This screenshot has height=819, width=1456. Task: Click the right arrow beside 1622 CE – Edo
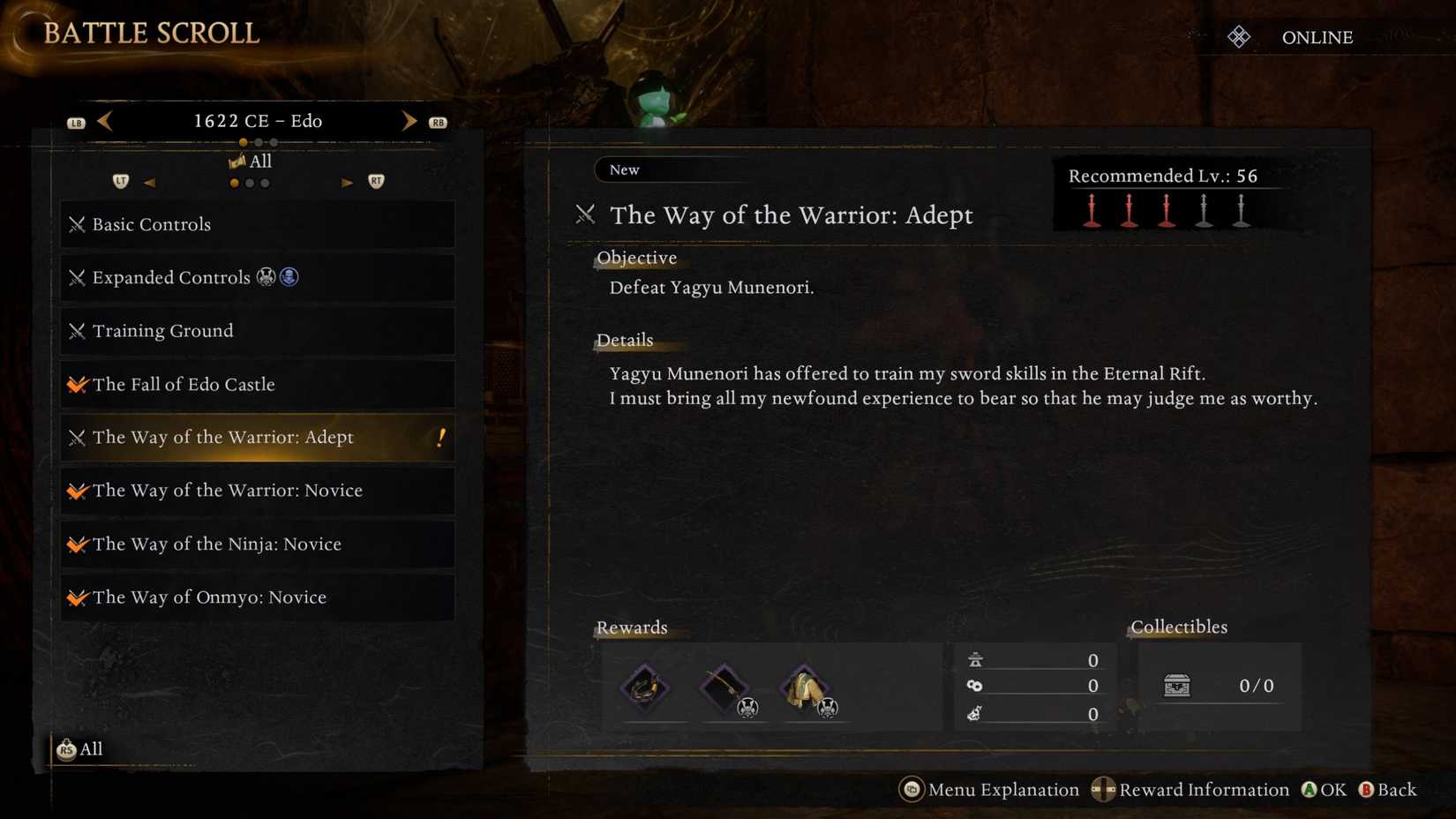tap(409, 121)
